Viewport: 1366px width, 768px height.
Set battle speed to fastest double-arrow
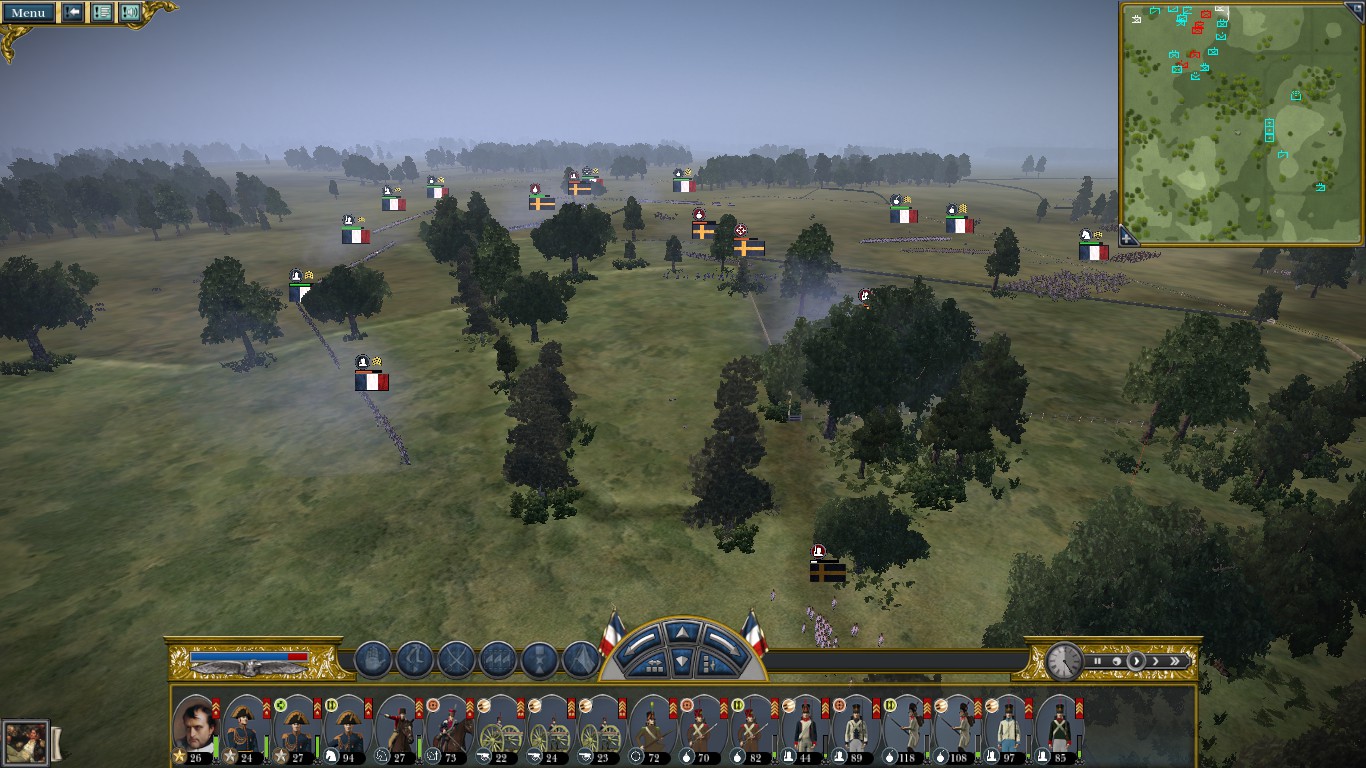pos(1175,661)
